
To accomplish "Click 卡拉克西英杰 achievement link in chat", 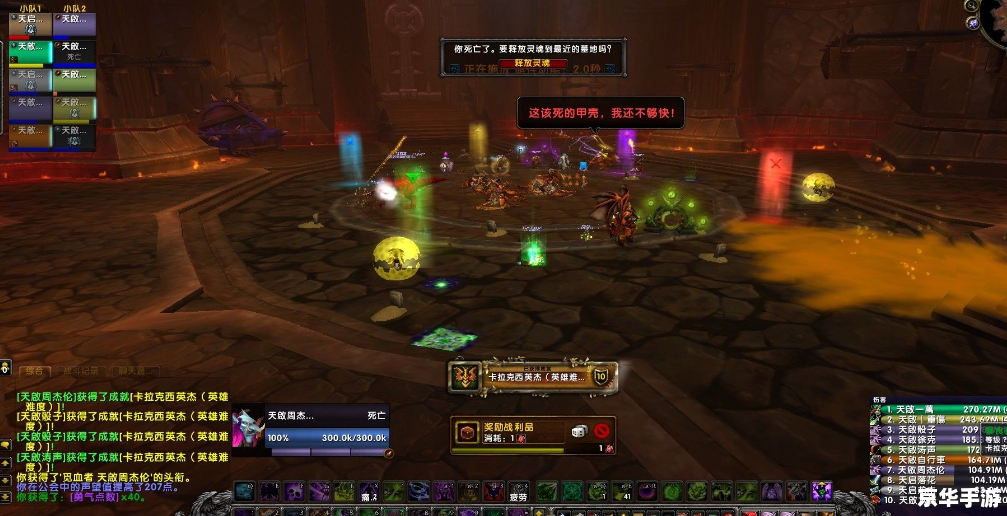I will pyautogui.click(x=176, y=396).
